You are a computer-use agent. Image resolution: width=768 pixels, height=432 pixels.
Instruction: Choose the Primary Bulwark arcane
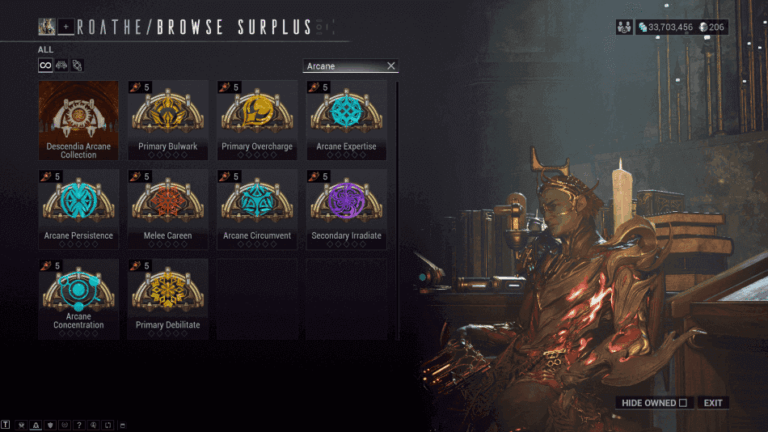[x=168, y=120]
